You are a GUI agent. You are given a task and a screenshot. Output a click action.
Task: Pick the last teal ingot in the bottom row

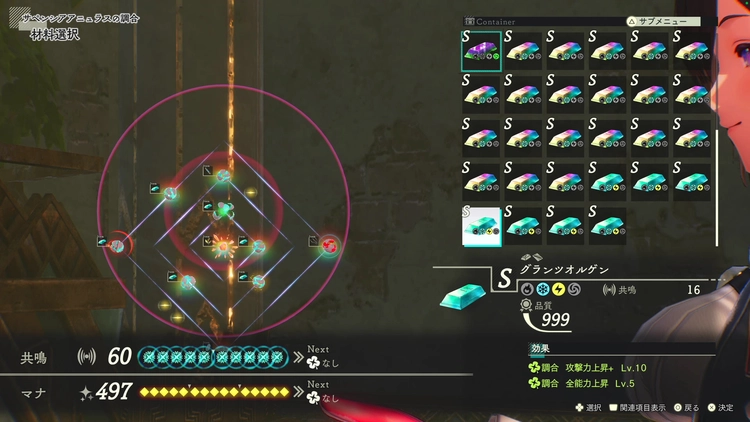coord(606,225)
